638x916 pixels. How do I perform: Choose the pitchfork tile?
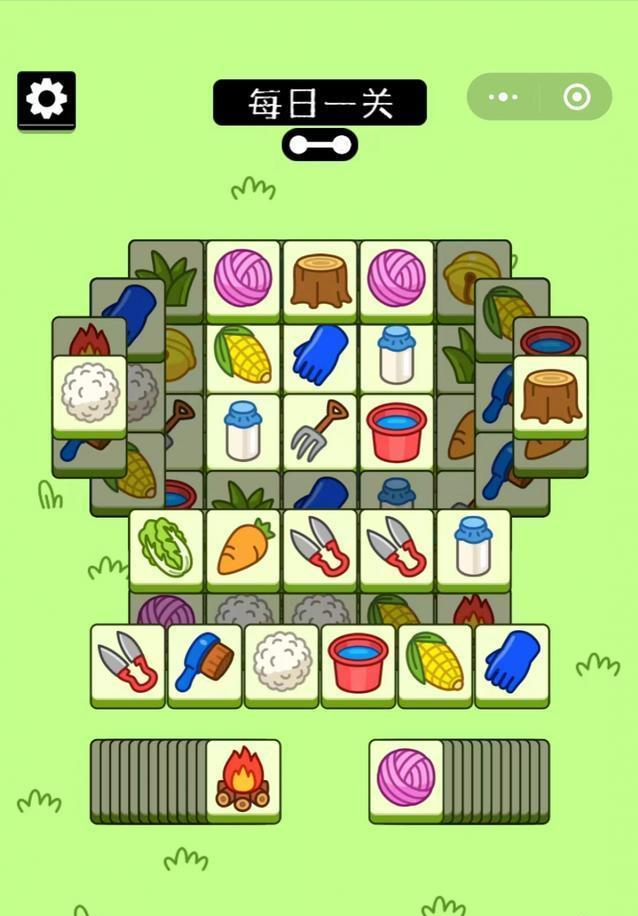[320, 431]
